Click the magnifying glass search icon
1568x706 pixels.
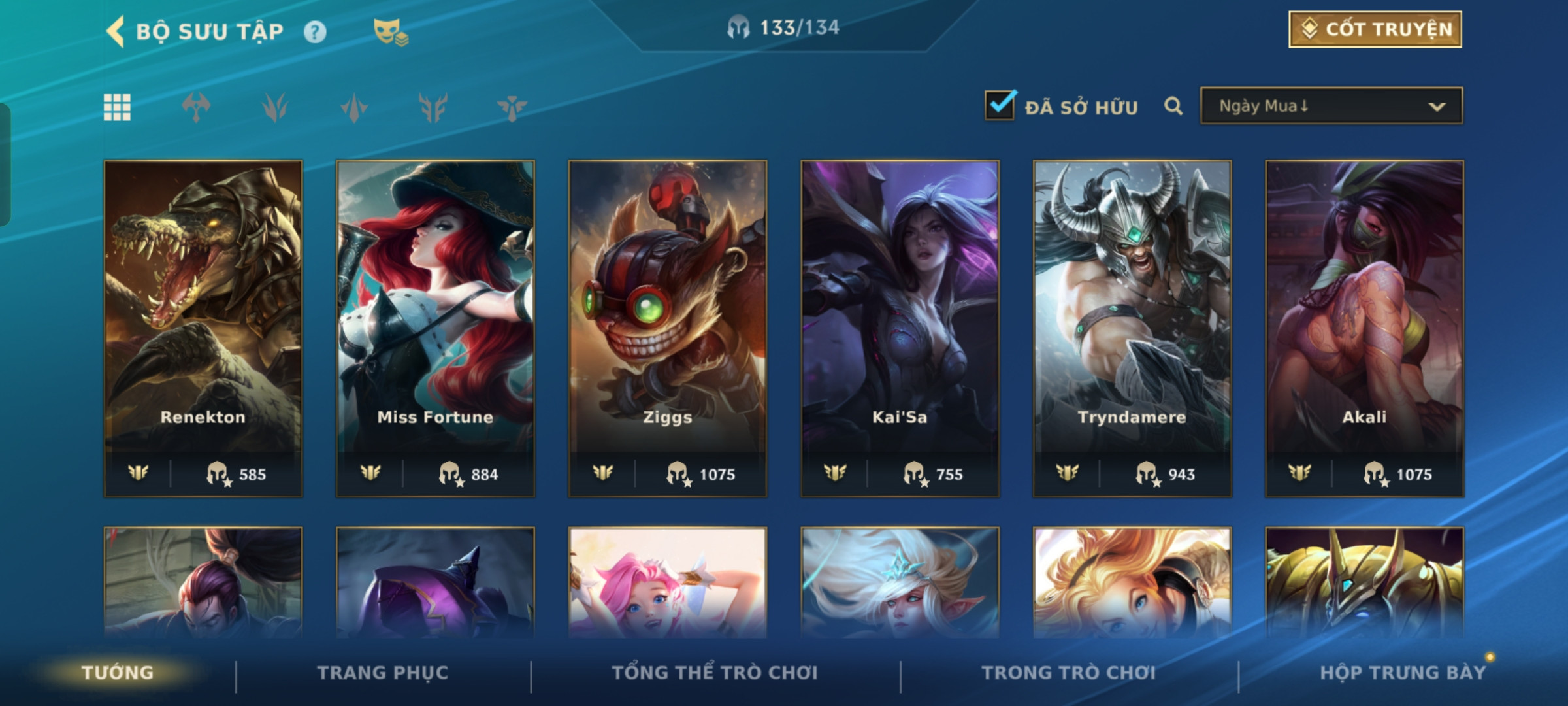click(1173, 106)
